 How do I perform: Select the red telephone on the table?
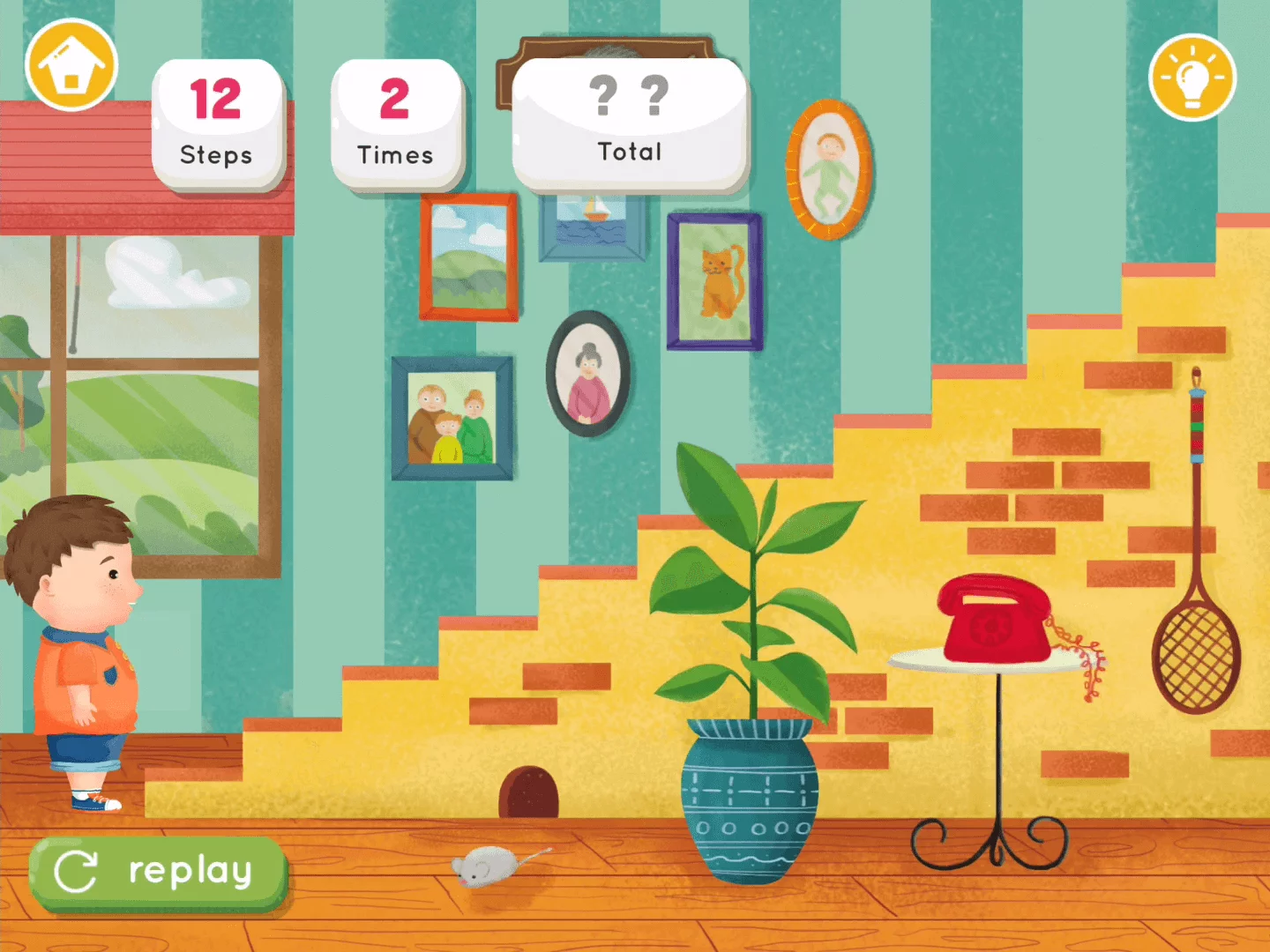[992, 617]
